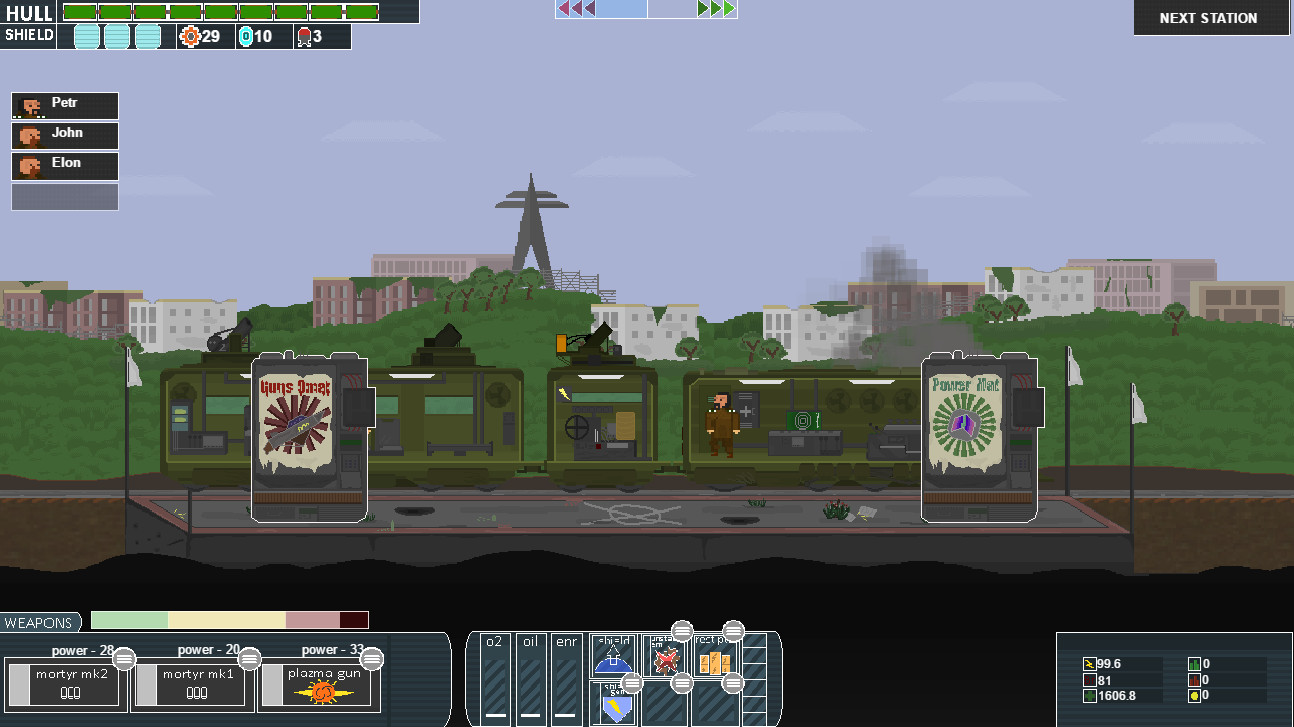Click the Next Station button
1294x727 pixels.
click(x=1208, y=18)
